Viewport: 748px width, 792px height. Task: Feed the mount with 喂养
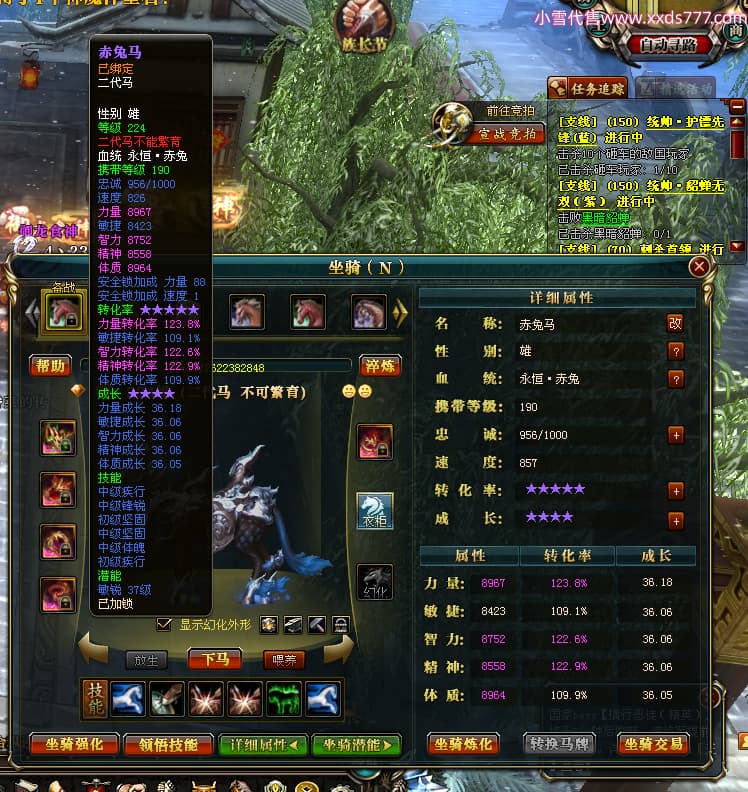[283, 659]
